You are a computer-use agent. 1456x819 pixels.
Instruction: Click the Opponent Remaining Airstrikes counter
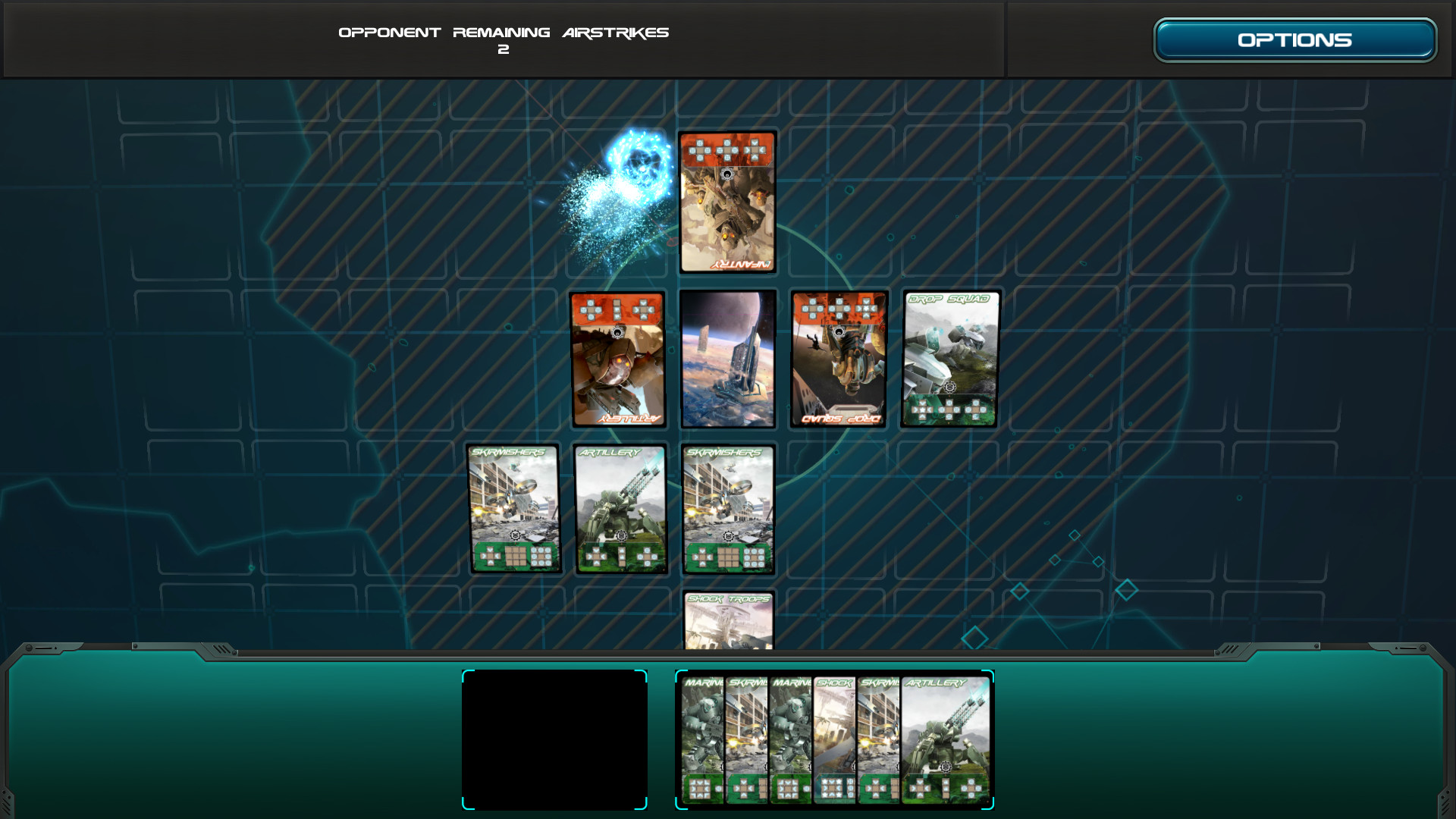pyautogui.click(x=504, y=39)
